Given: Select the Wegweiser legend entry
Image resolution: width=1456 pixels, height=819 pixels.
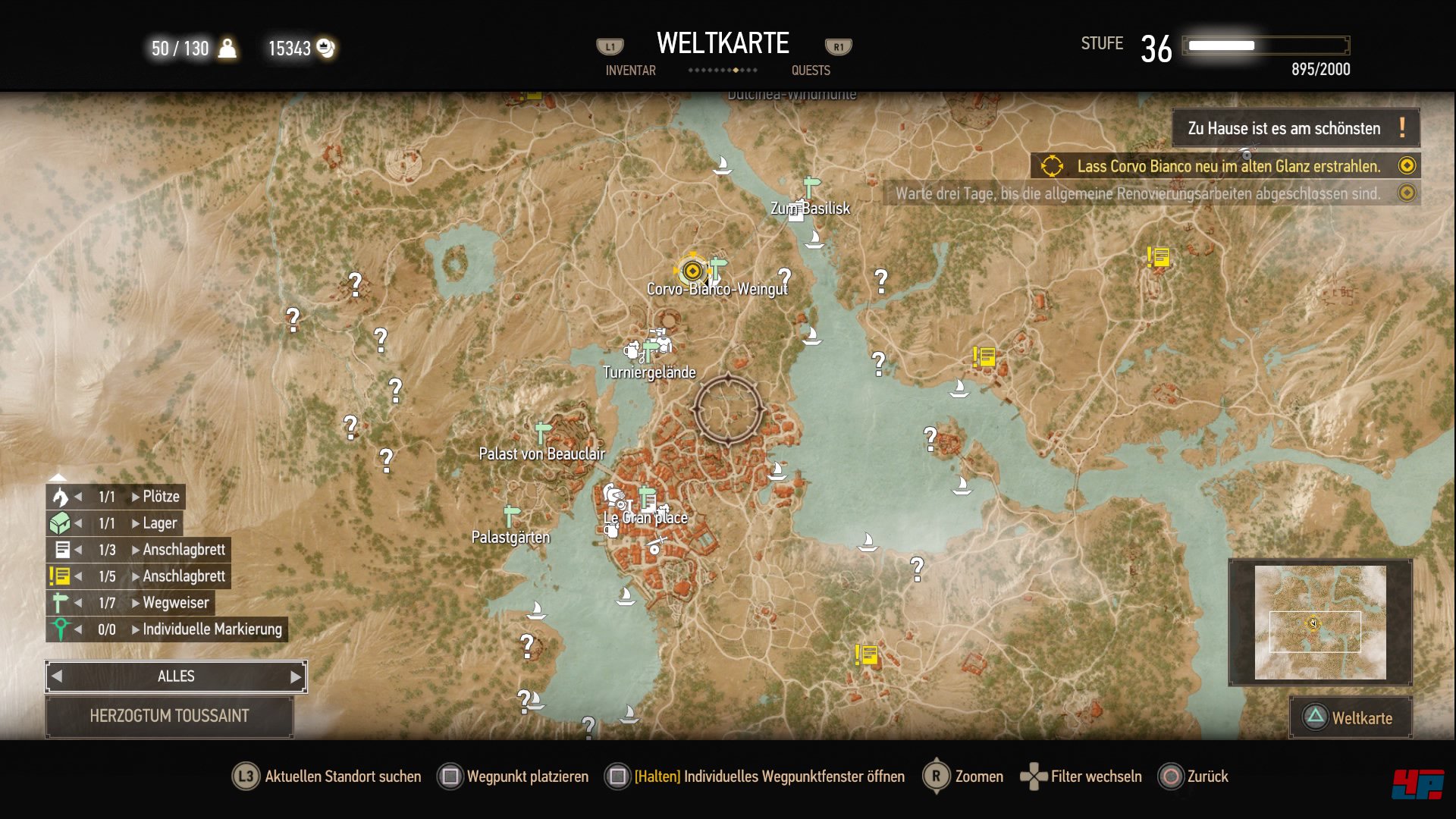Looking at the screenshot, I should (x=175, y=603).
